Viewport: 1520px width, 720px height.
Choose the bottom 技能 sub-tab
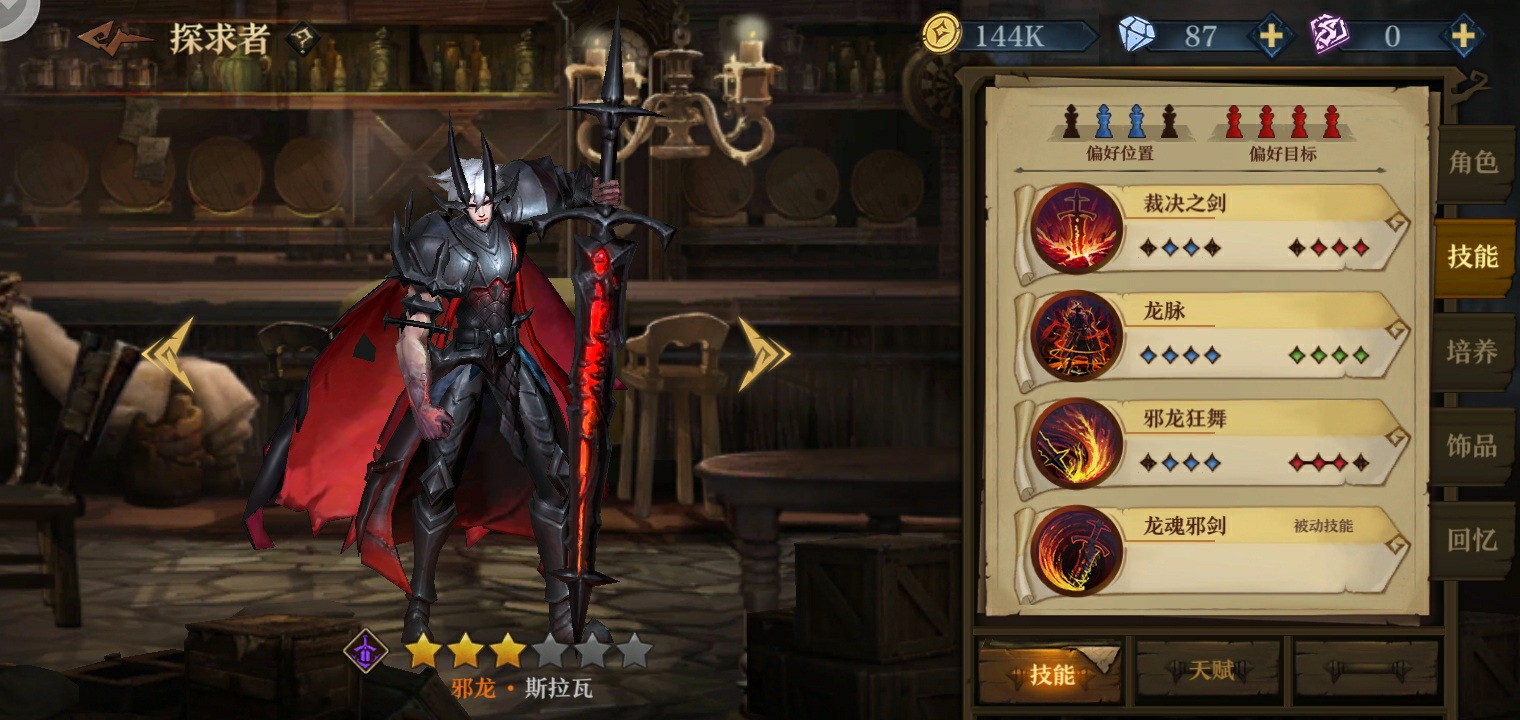tap(1050, 674)
